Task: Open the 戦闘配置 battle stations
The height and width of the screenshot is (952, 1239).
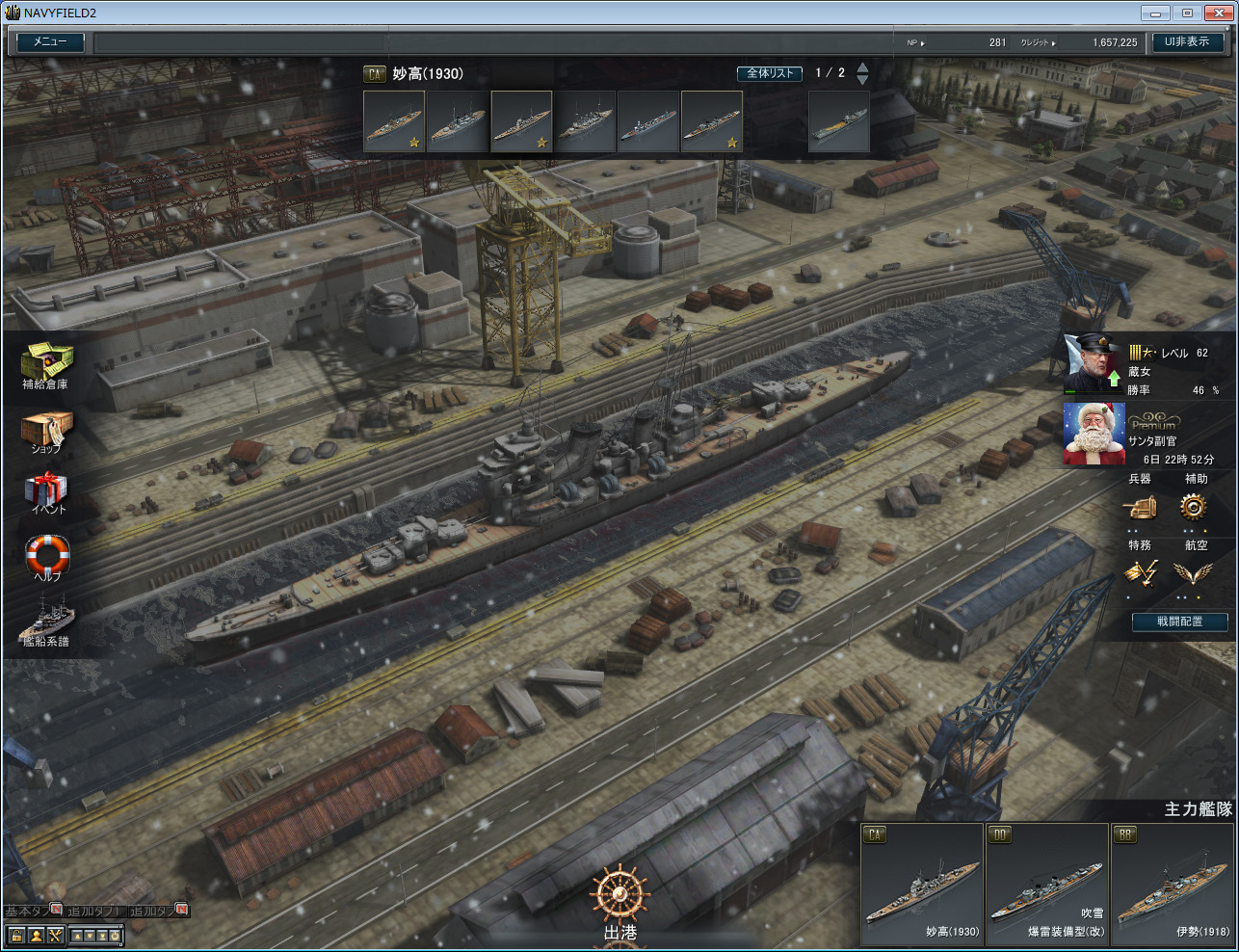Action: click(x=1179, y=622)
